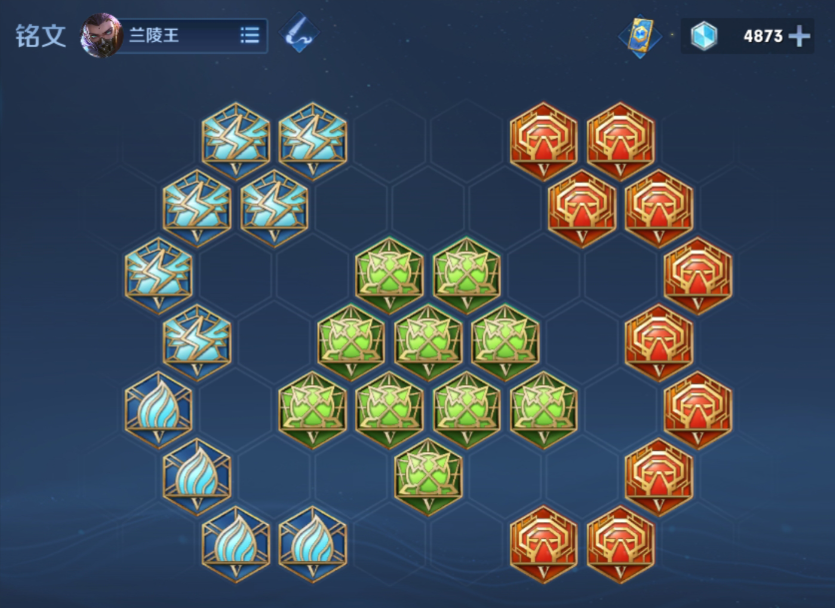Open the 兰陵王 rune page dropdown
Viewport: 835px width, 608px height.
[x=250, y=36]
